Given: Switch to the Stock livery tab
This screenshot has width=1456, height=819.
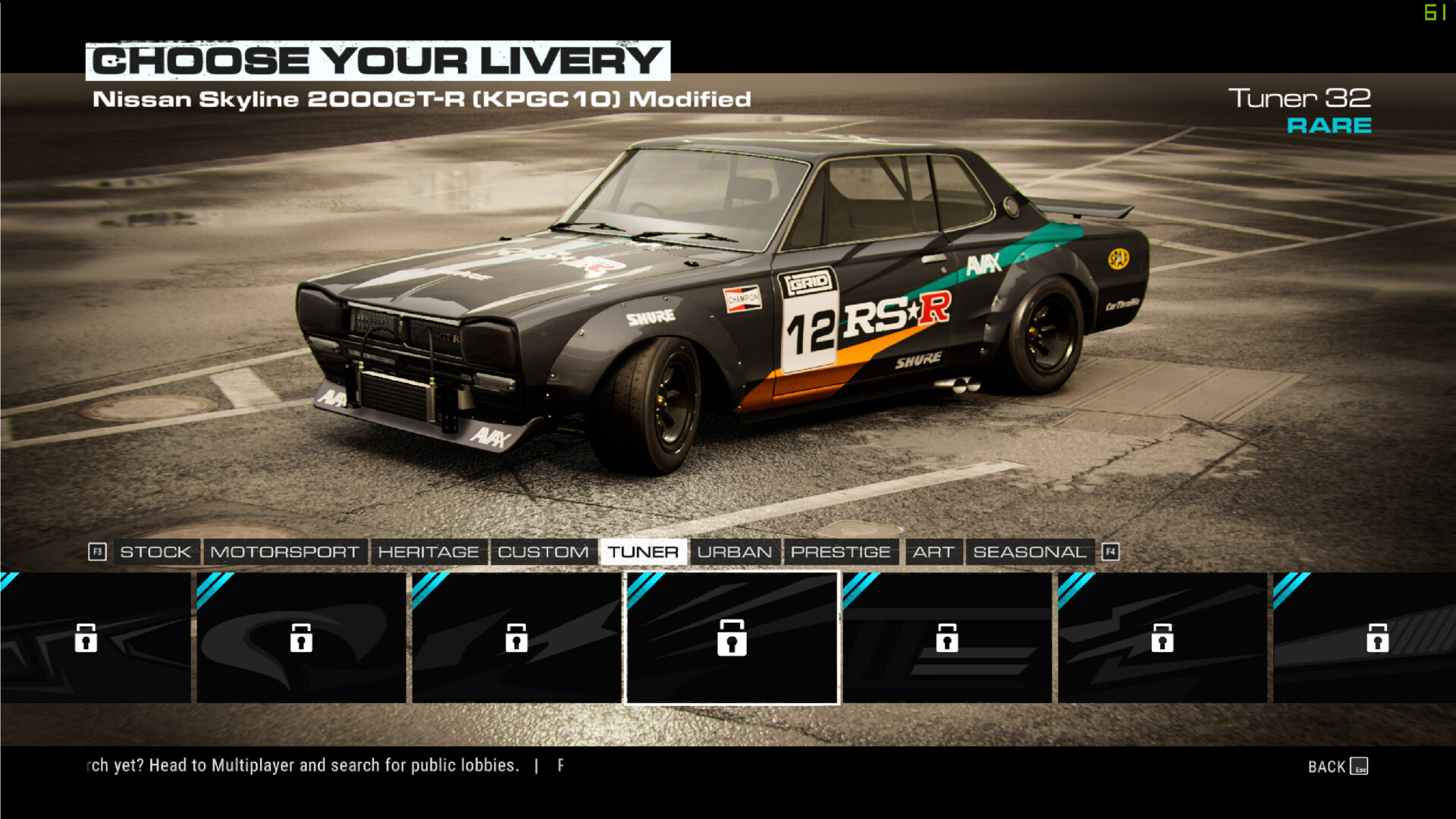Looking at the screenshot, I should coord(155,552).
